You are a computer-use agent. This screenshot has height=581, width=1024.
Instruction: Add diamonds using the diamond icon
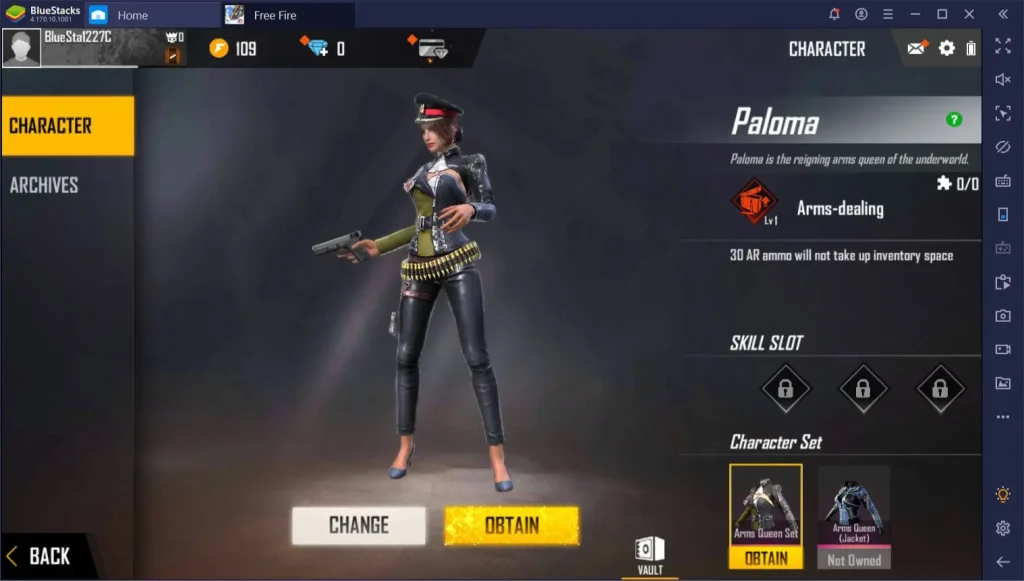point(317,48)
